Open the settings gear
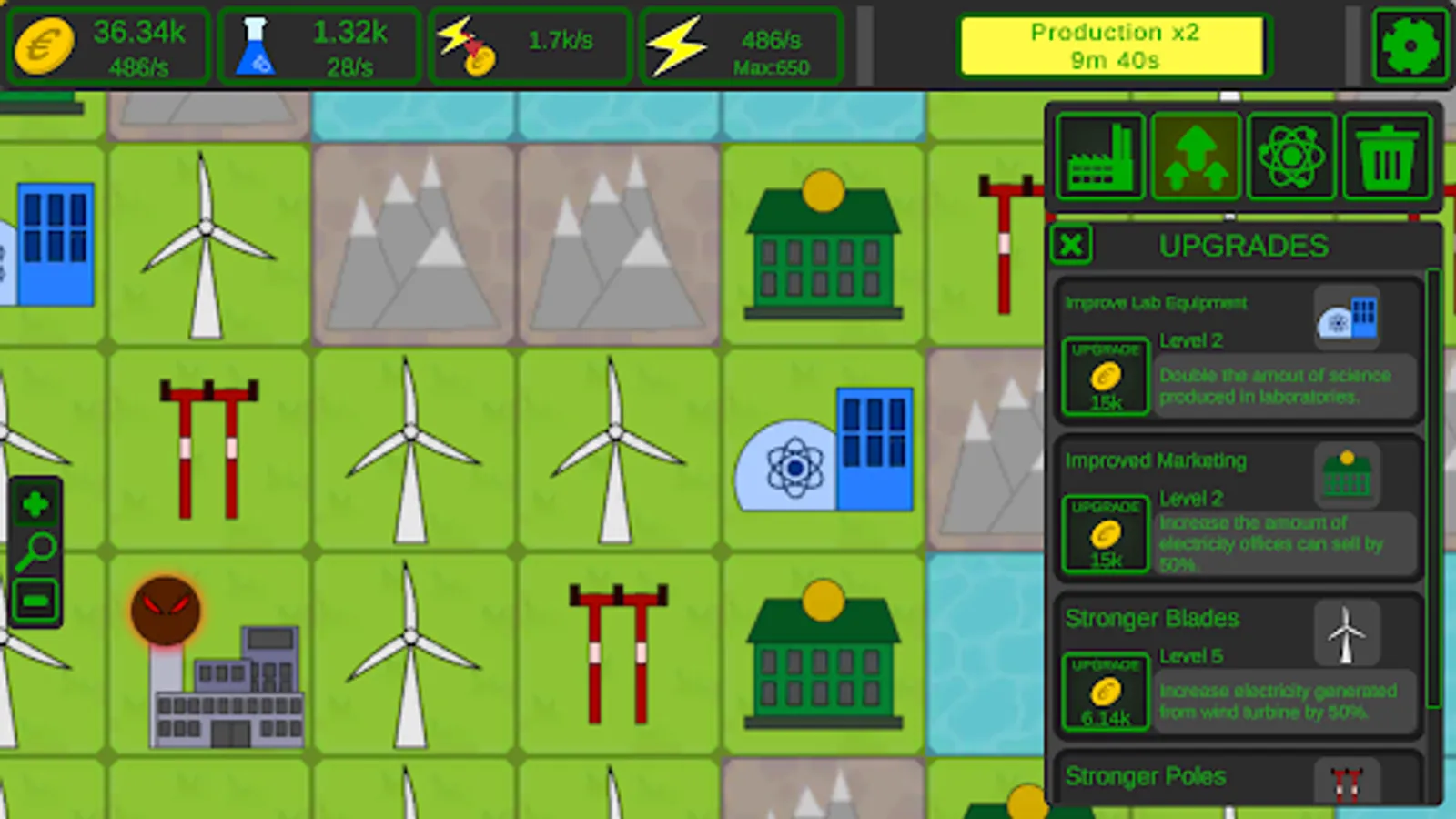 click(x=1410, y=45)
